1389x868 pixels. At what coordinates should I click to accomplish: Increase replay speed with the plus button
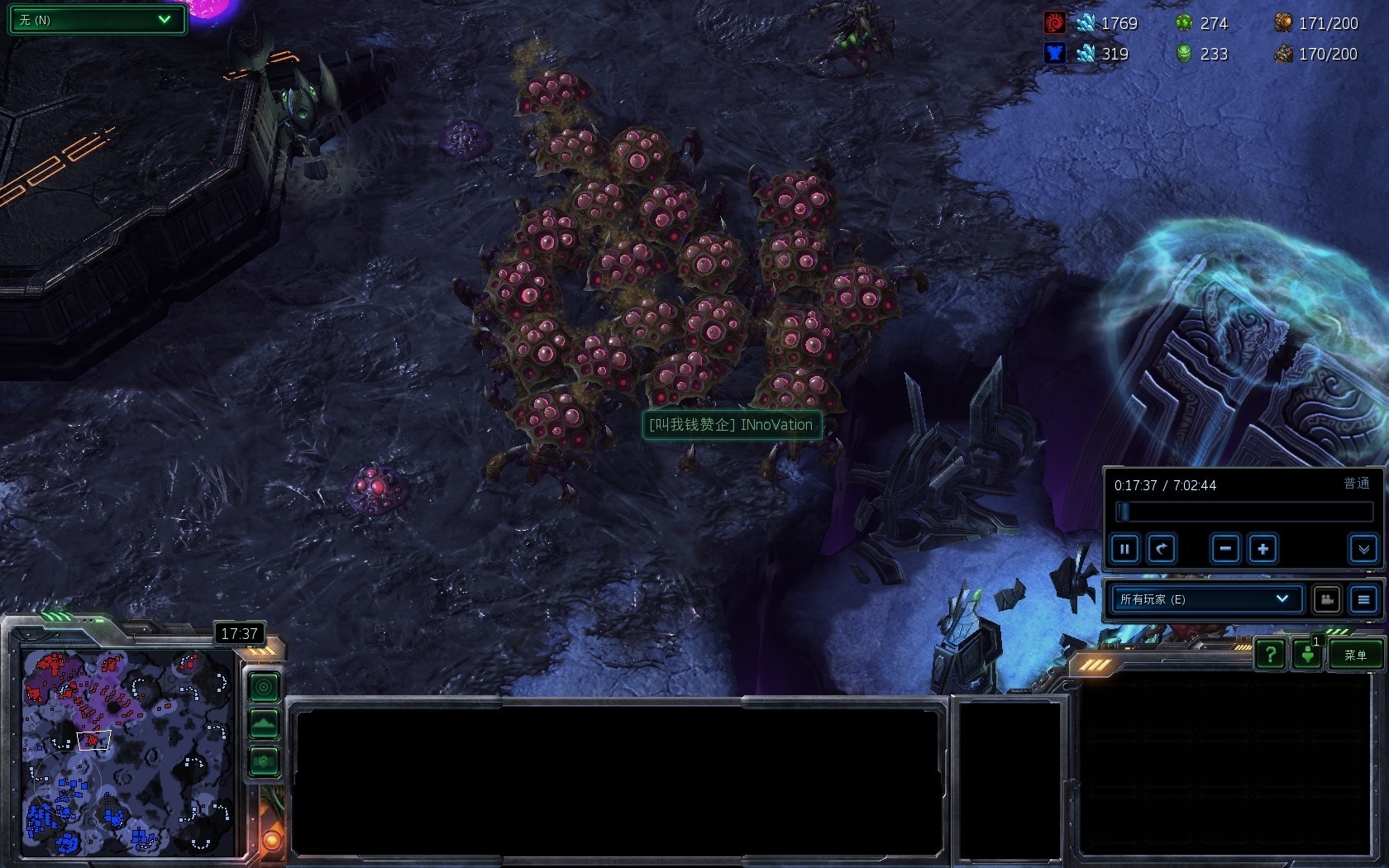click(x=1263, y=549)
